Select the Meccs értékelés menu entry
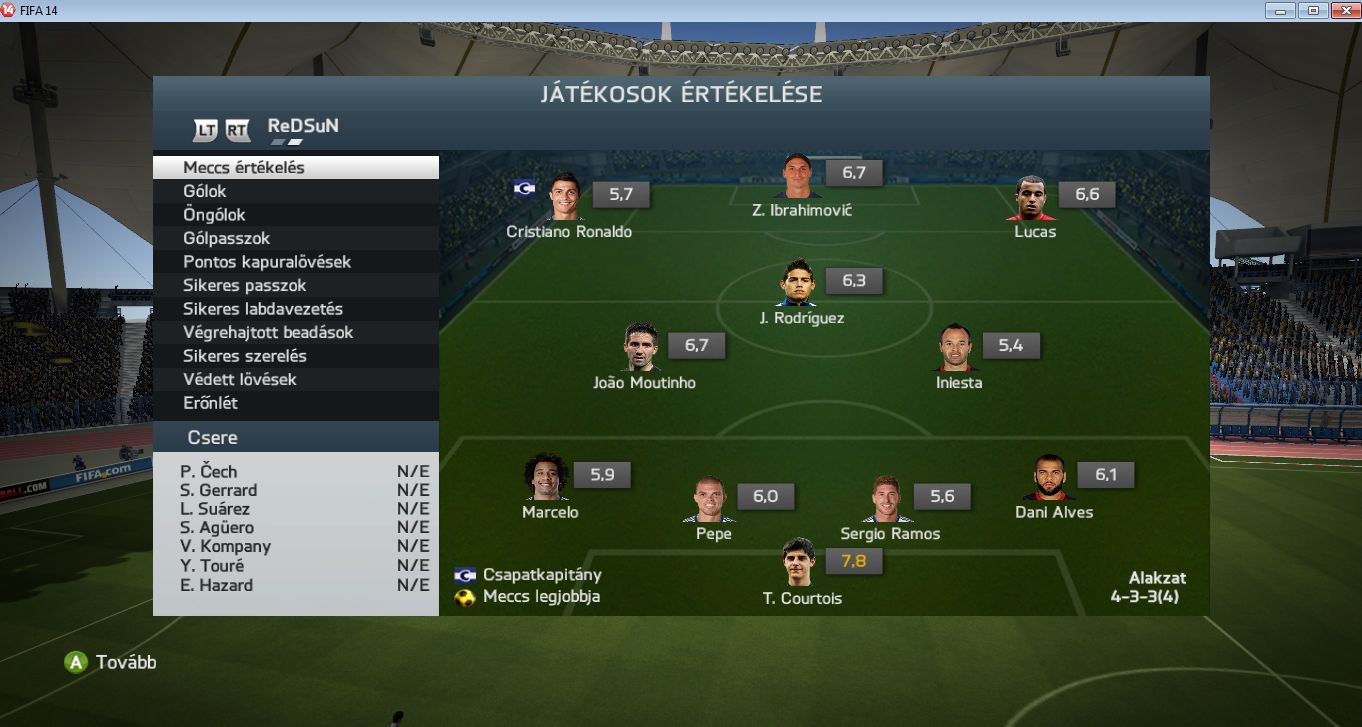The width and height of the screenshot is (1362, 727). pos(295,168)
